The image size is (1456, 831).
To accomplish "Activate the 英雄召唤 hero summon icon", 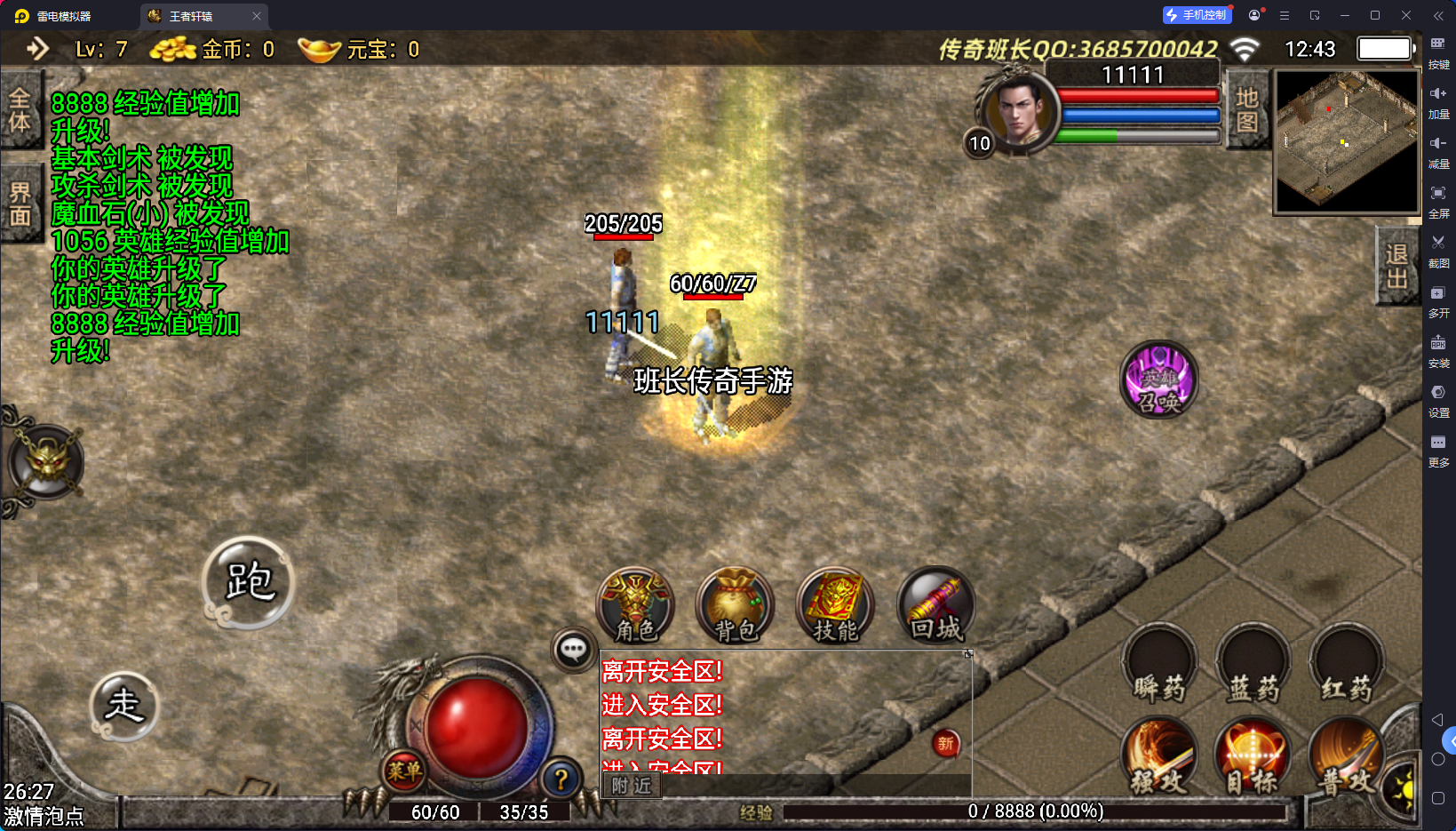I will click(1159, 380).
